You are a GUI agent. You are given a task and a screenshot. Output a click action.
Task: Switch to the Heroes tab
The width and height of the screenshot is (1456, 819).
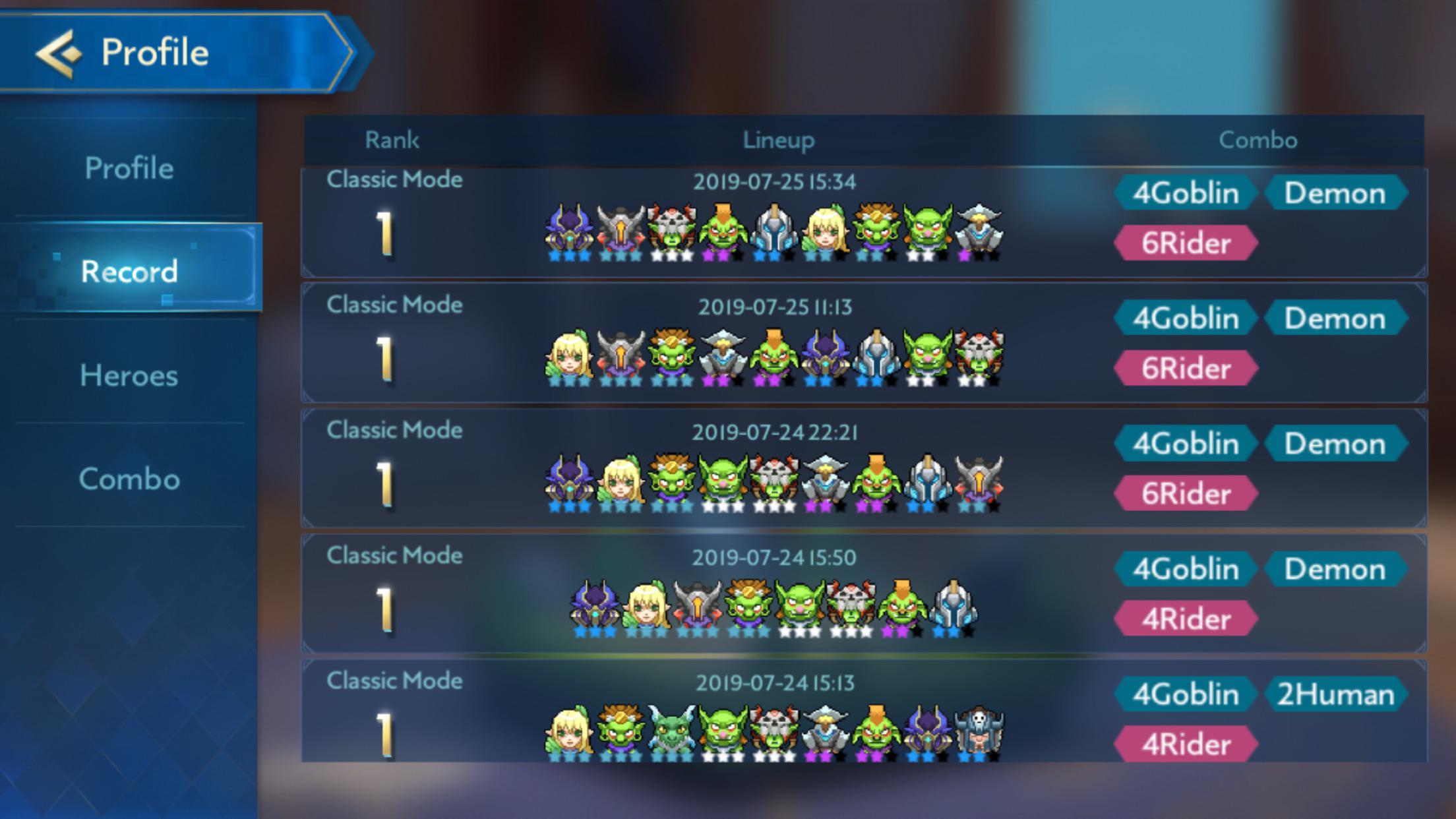coord(129,377)
